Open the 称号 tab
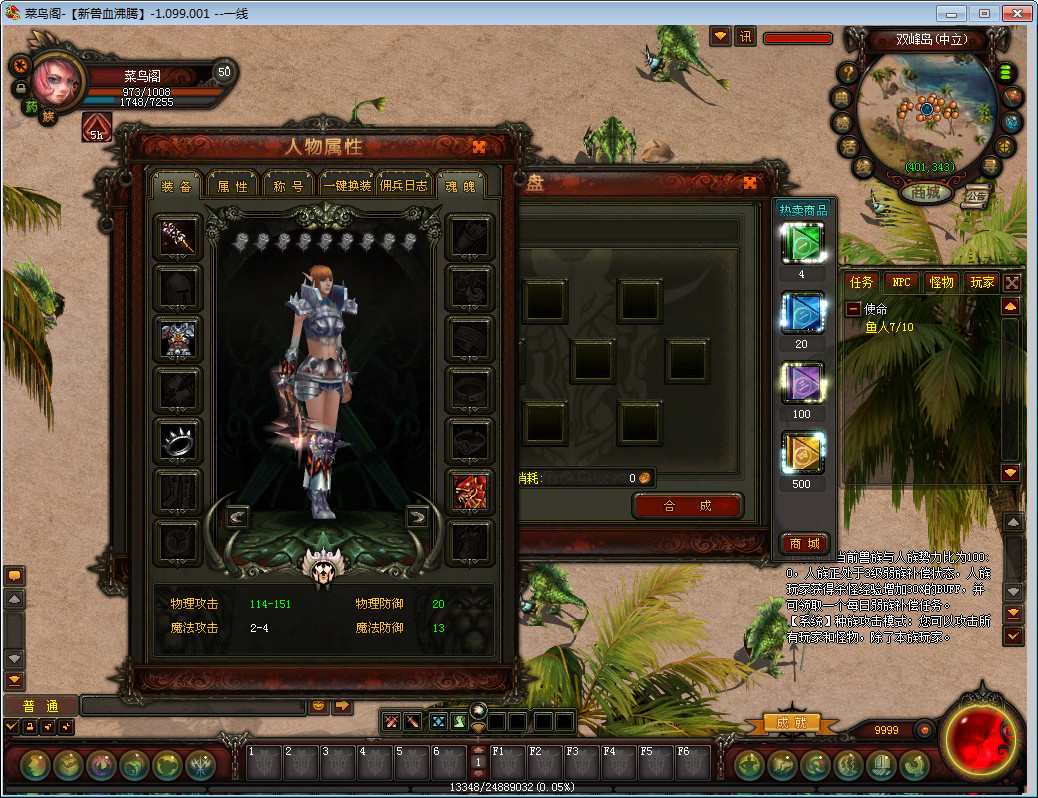 click(289, 185)
